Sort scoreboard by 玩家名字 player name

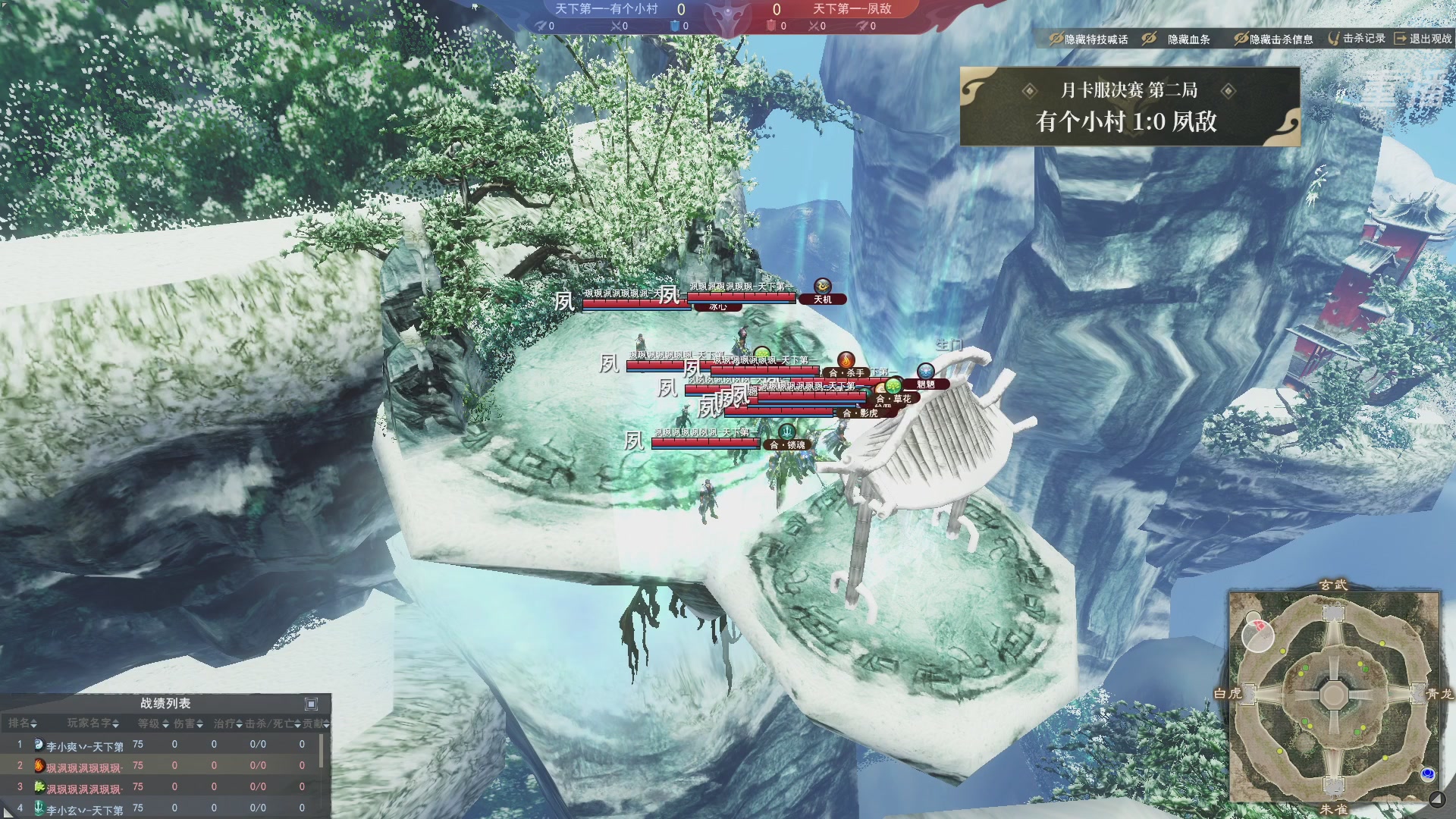point(93,723)
